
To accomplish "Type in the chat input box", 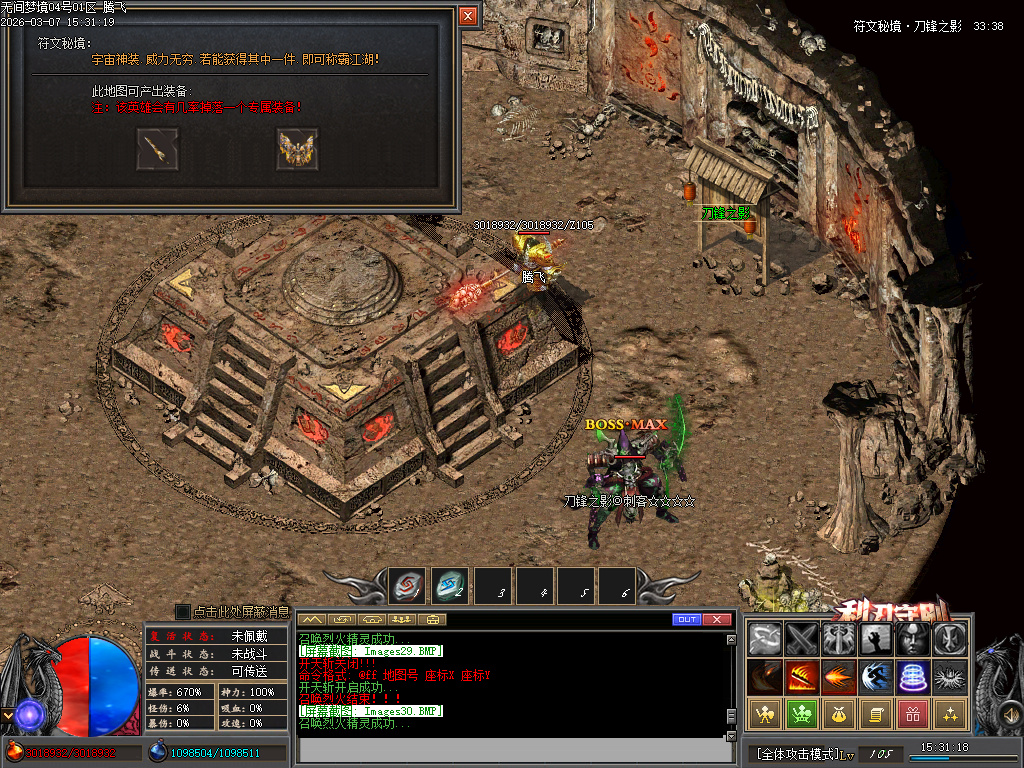I will tap(510, 749).
